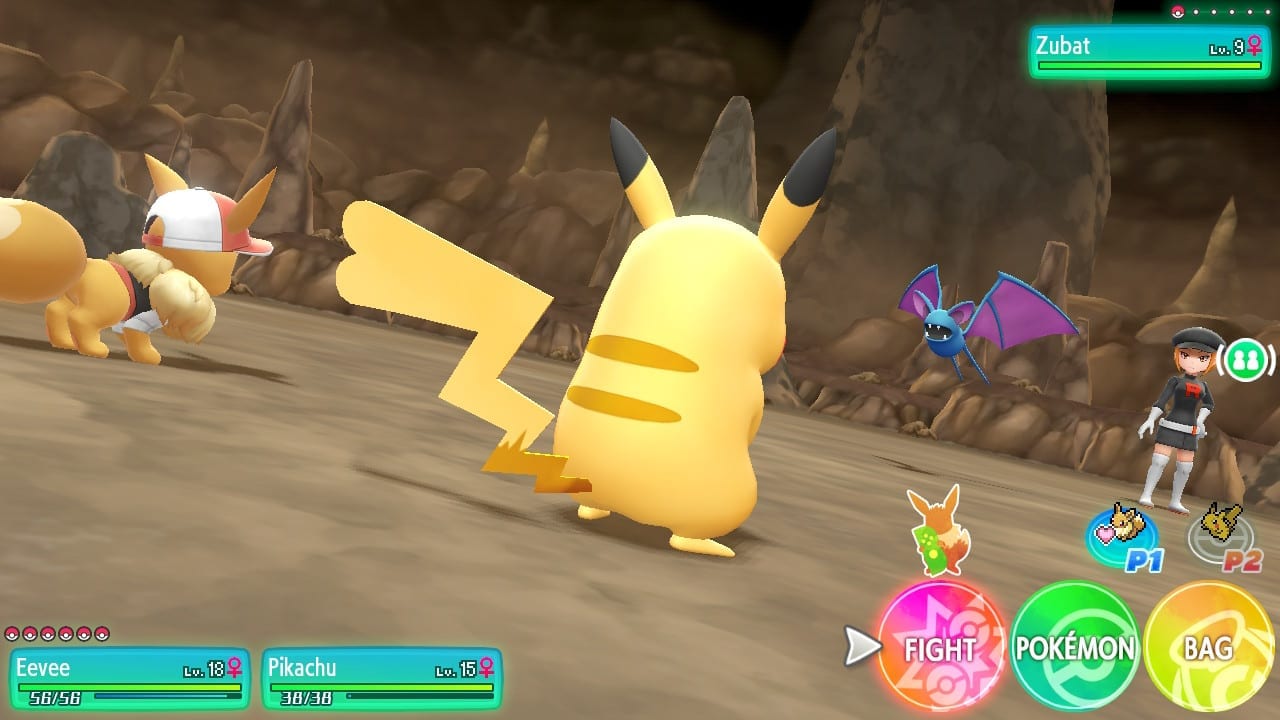Select Eevee's status panel

129,677
